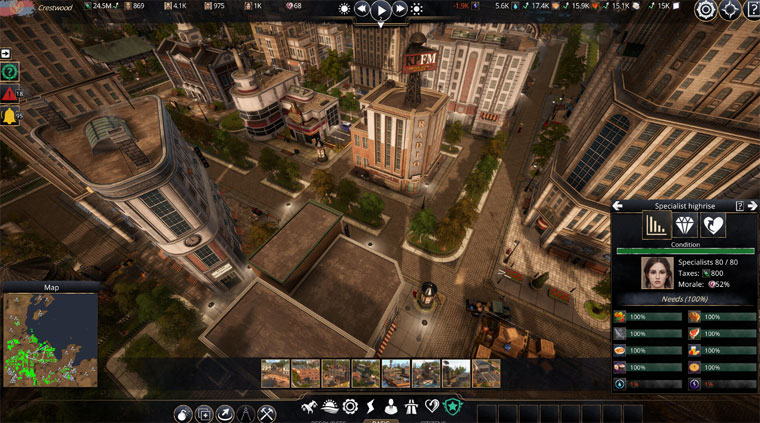Open the green question mark help

point(10,72)
